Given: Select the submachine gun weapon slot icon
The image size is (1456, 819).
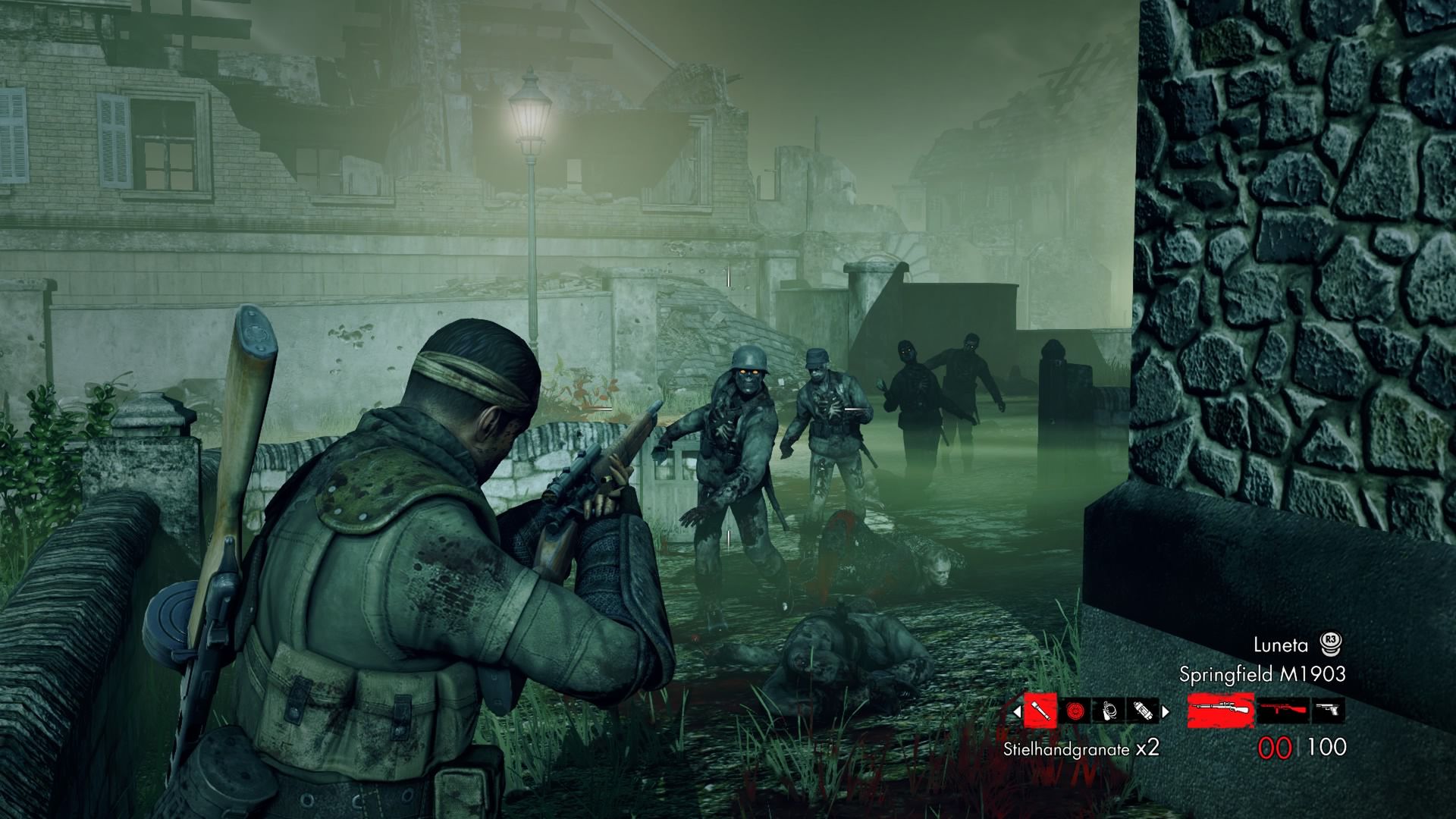Looking at the screenshot, I should coord(1281,710).
